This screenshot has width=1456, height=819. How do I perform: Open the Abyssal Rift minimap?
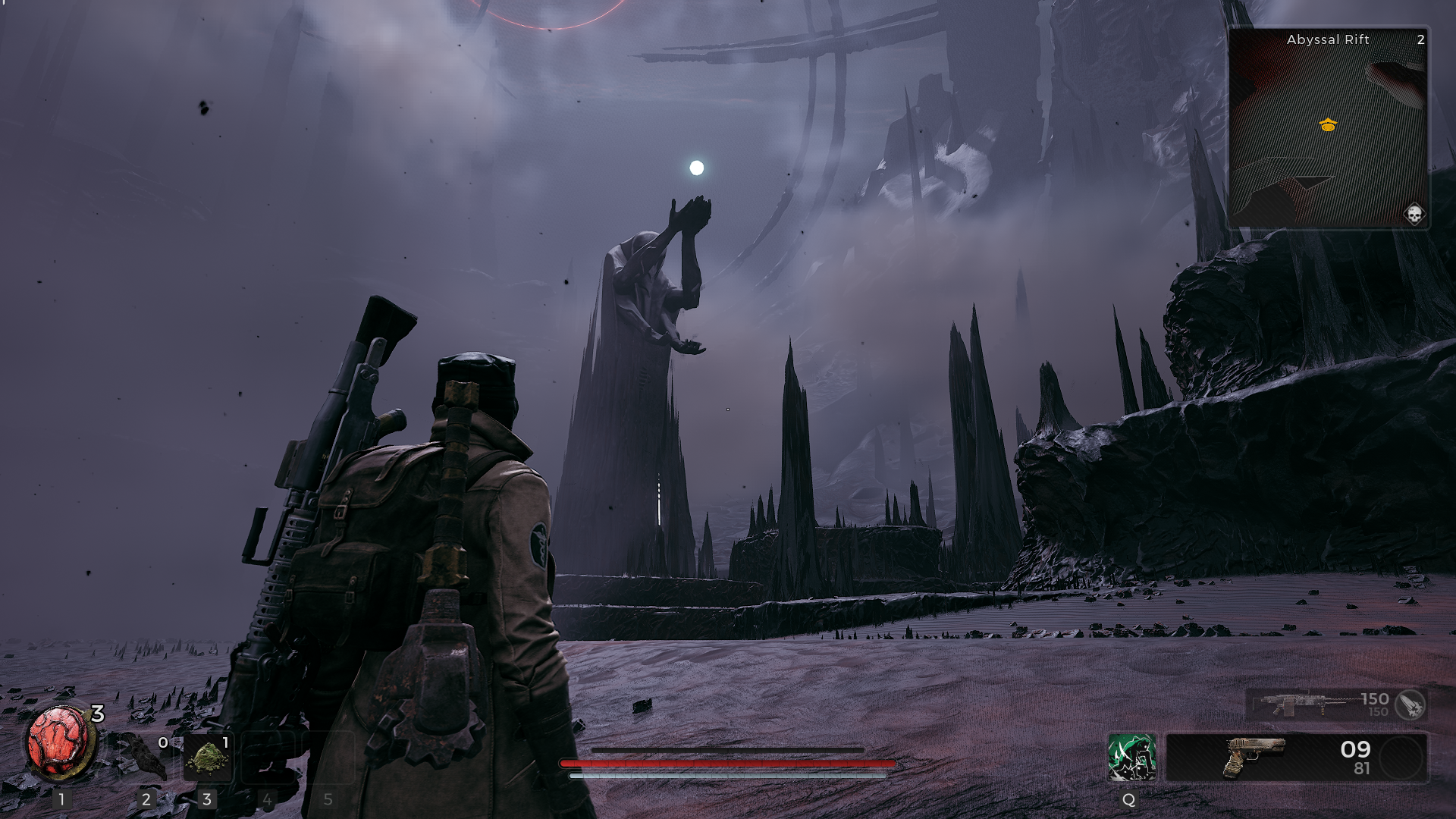pyautogui.click(x=1328, y=129)
